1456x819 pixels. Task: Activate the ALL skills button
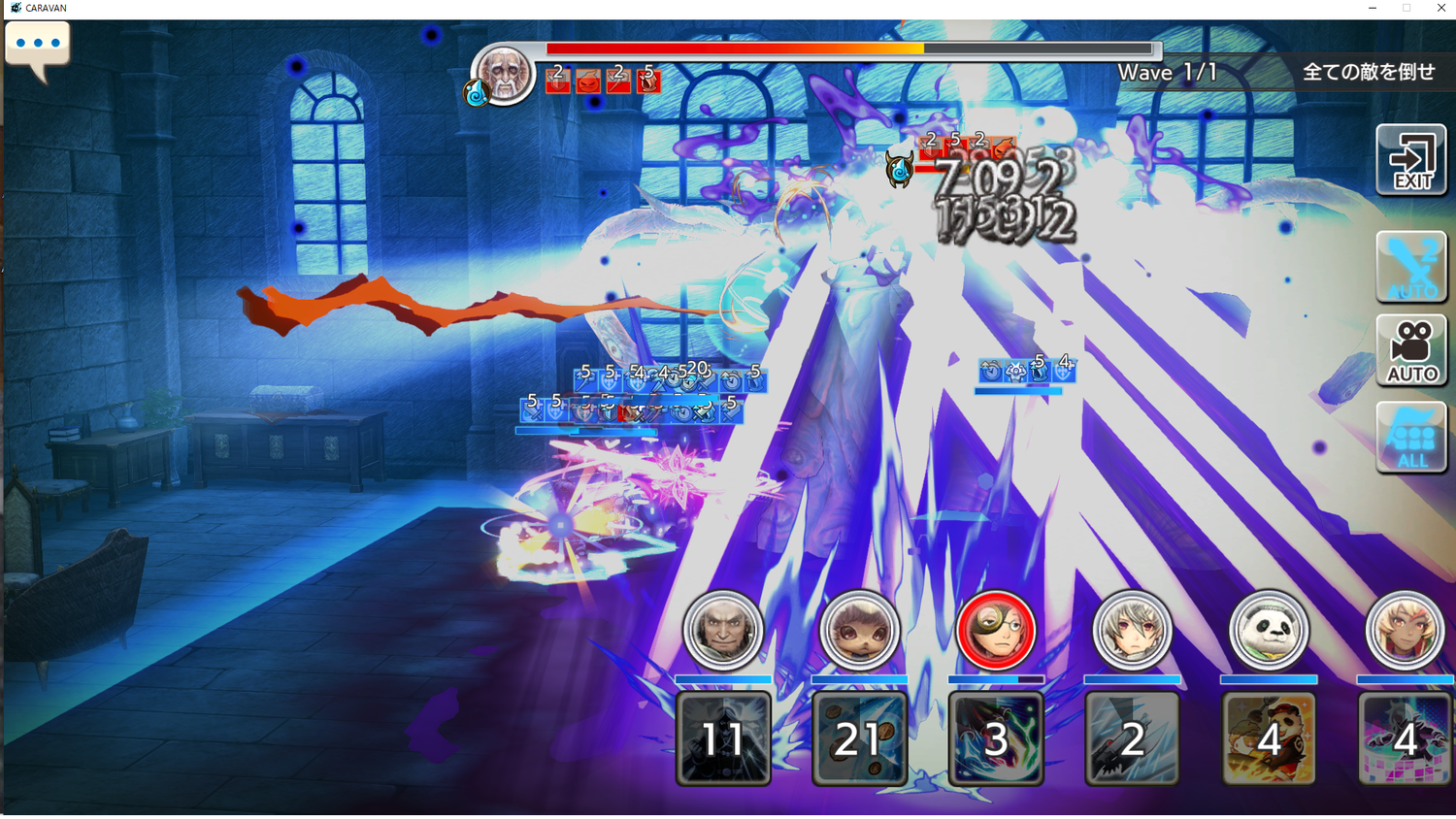[x=1411, y=439]
